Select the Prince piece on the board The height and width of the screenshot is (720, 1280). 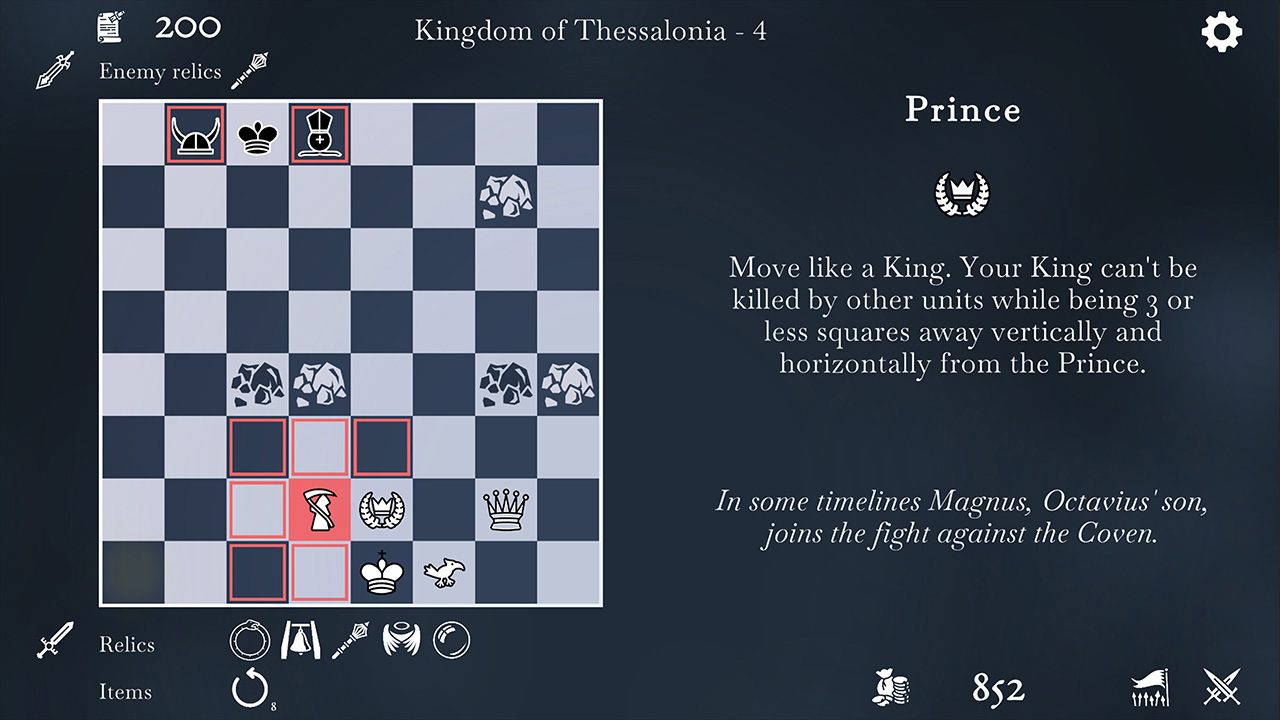(381, 510)
